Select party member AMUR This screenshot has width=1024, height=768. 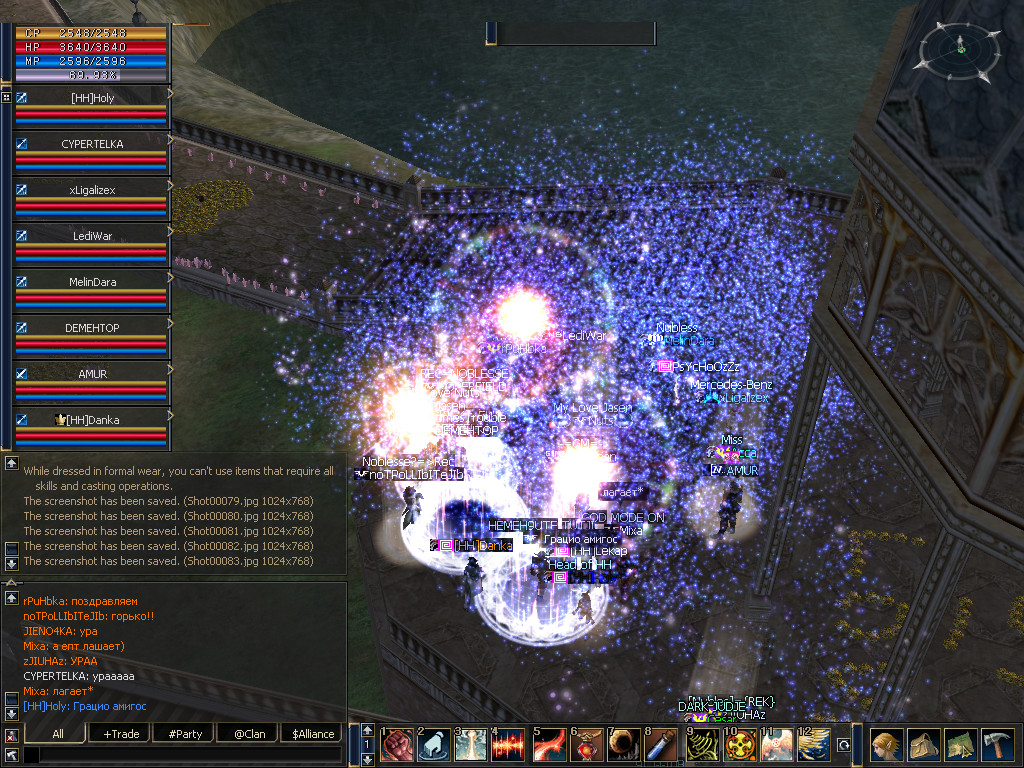(92, 374)
